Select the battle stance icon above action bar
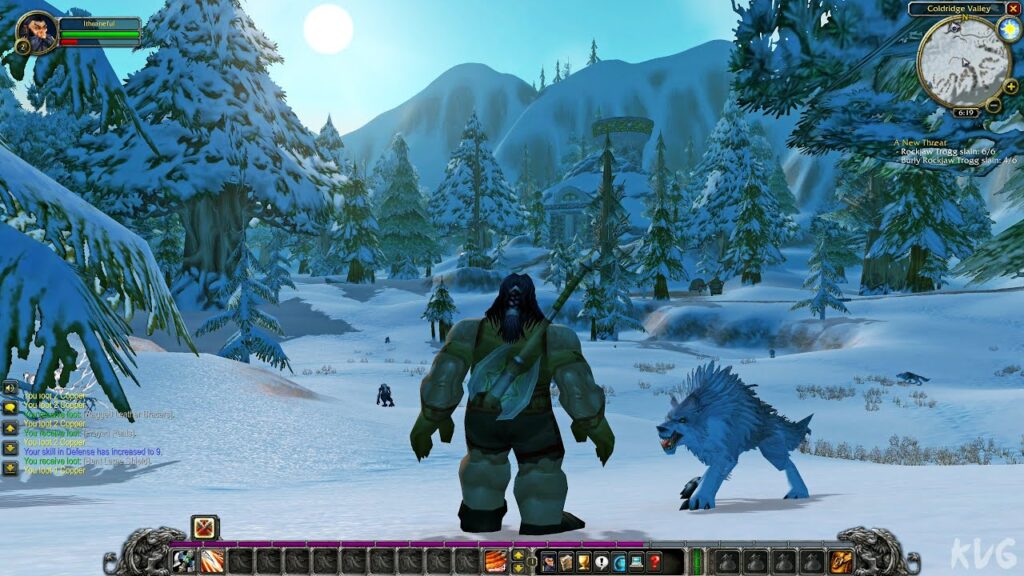The width and height of the screenshot is (1024, 576). (x=205, y=527)
